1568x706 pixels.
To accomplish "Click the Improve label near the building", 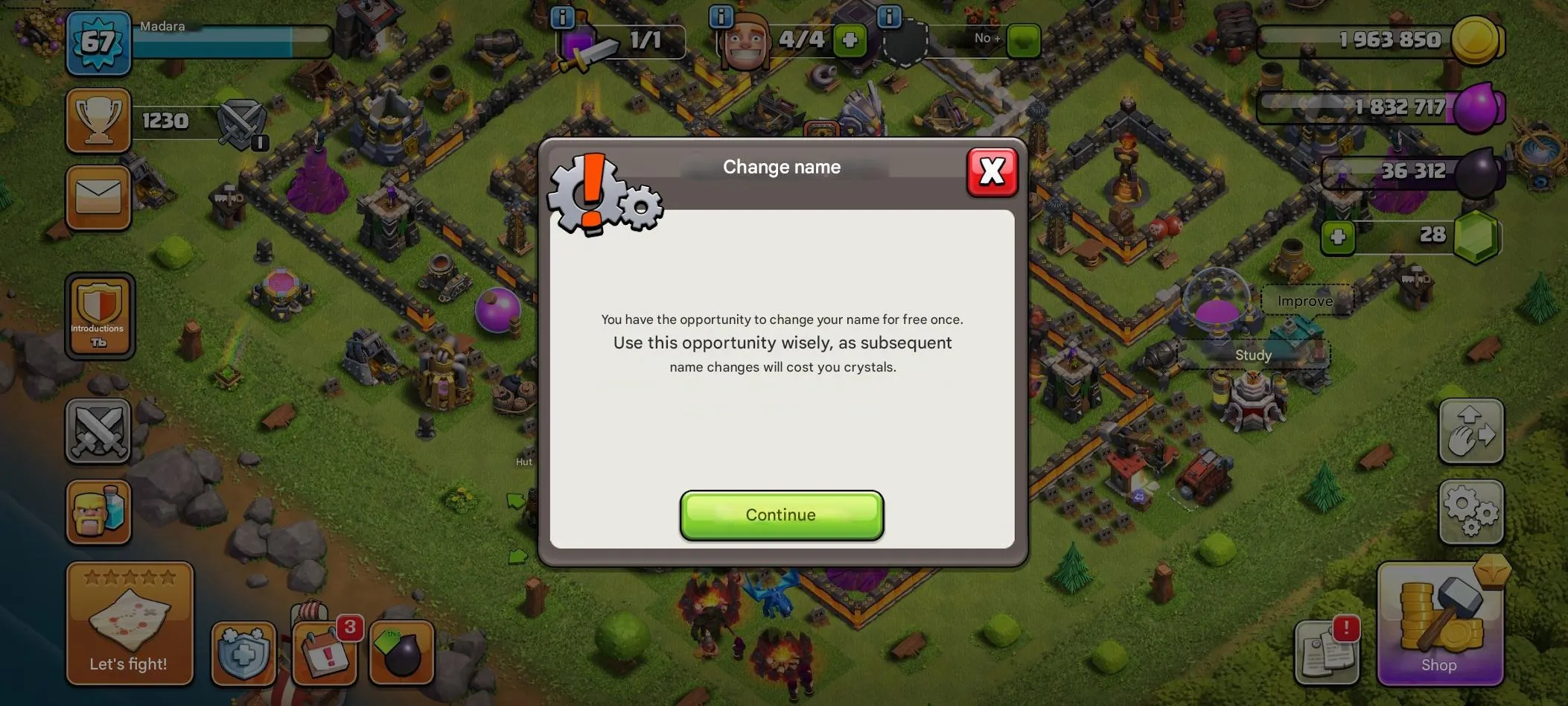I will [x=1304, y=301].
